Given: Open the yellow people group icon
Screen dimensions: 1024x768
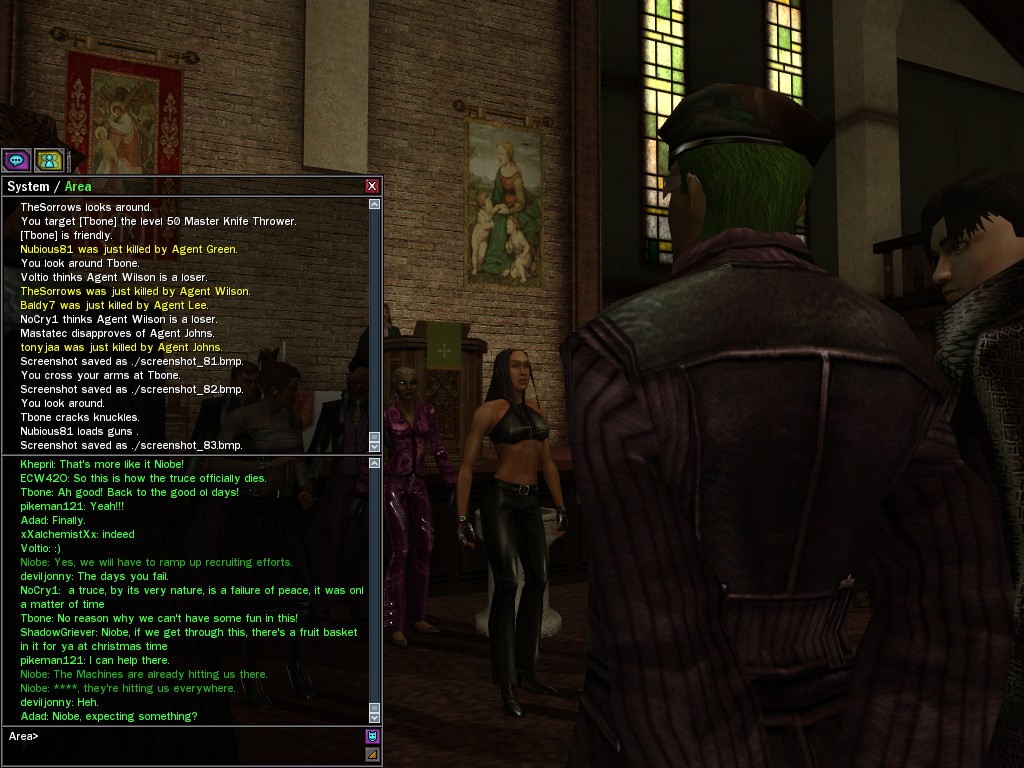Looking at the screenshot, I should [x=49, y=160].
